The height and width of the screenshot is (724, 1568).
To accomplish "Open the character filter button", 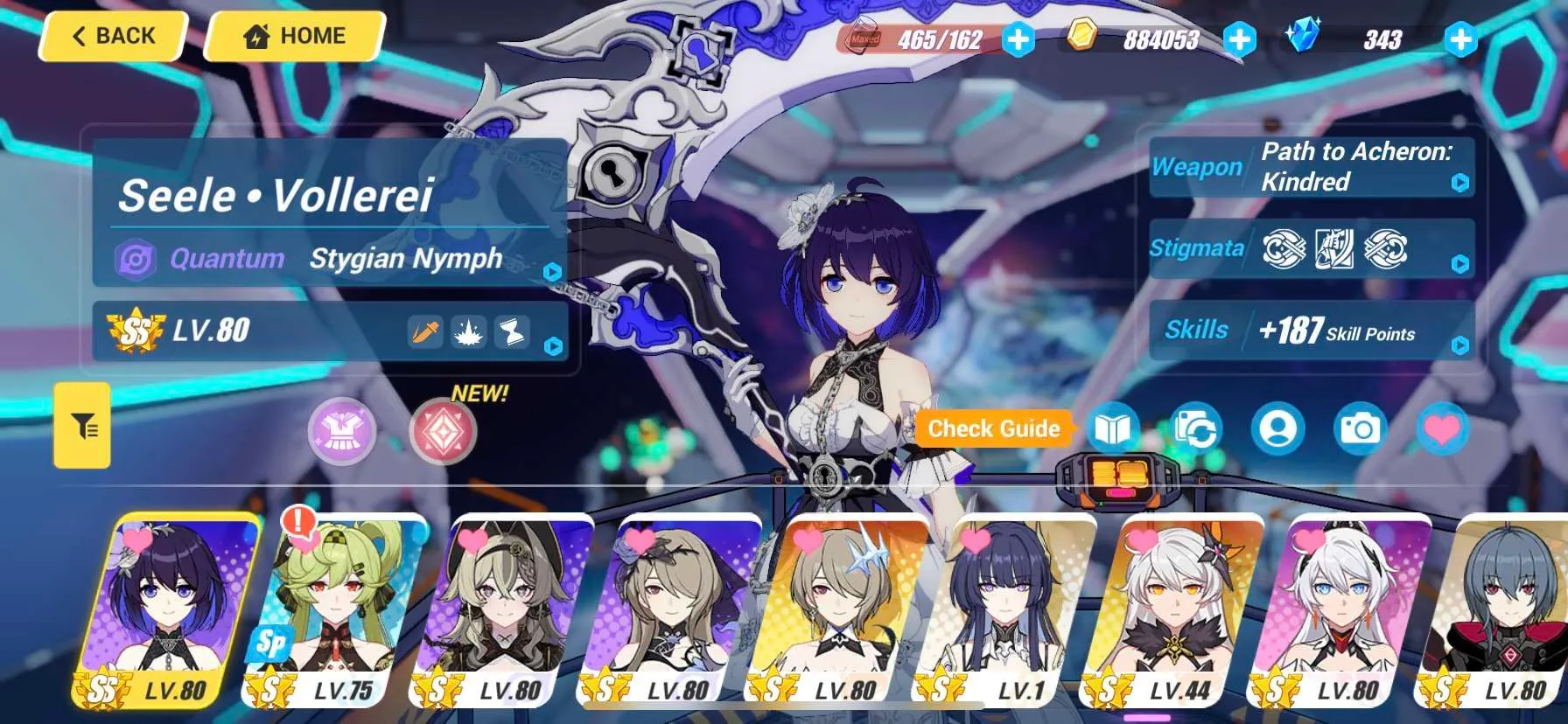I will coord(83,426).
